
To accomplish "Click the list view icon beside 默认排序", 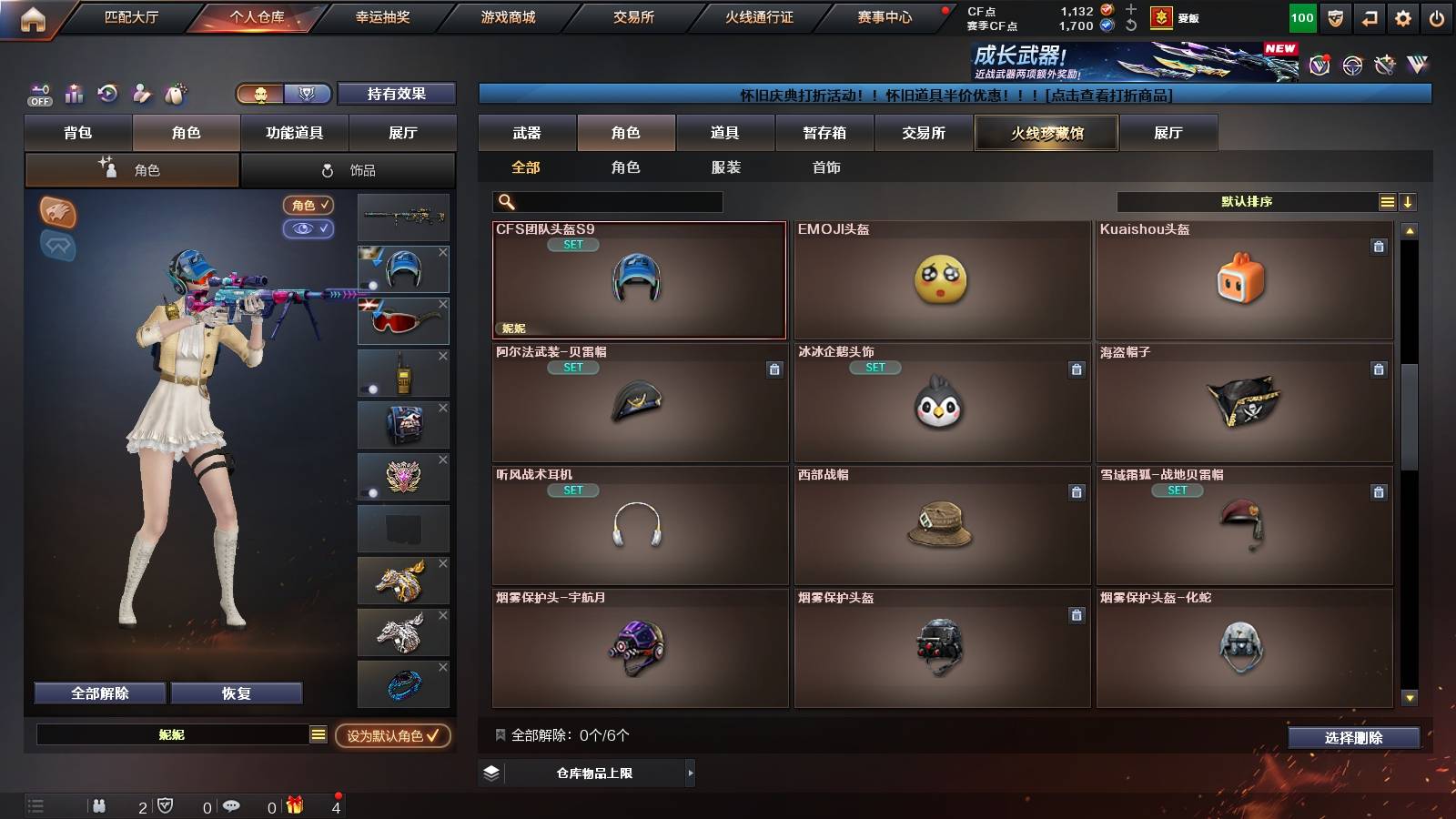I will [1387, 201].
